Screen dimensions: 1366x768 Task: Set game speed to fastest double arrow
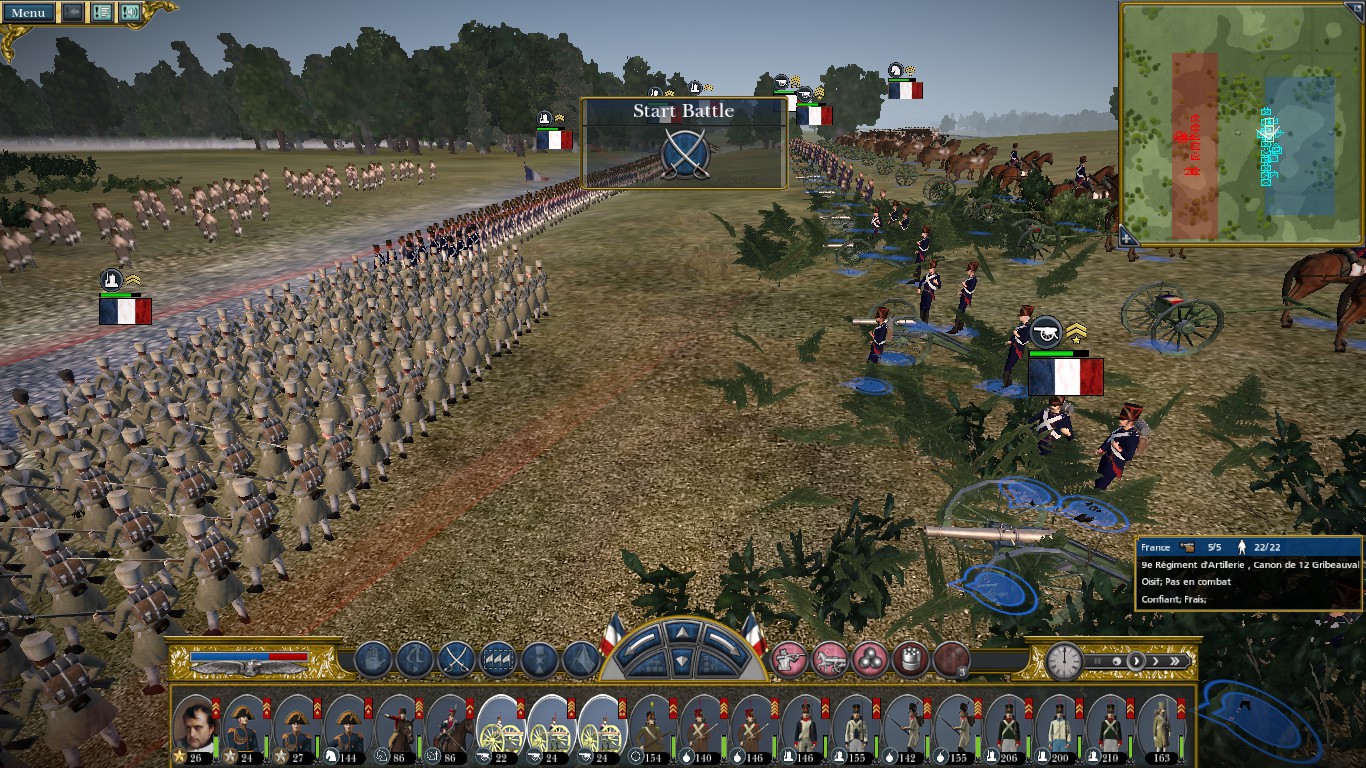[1177, 661]
